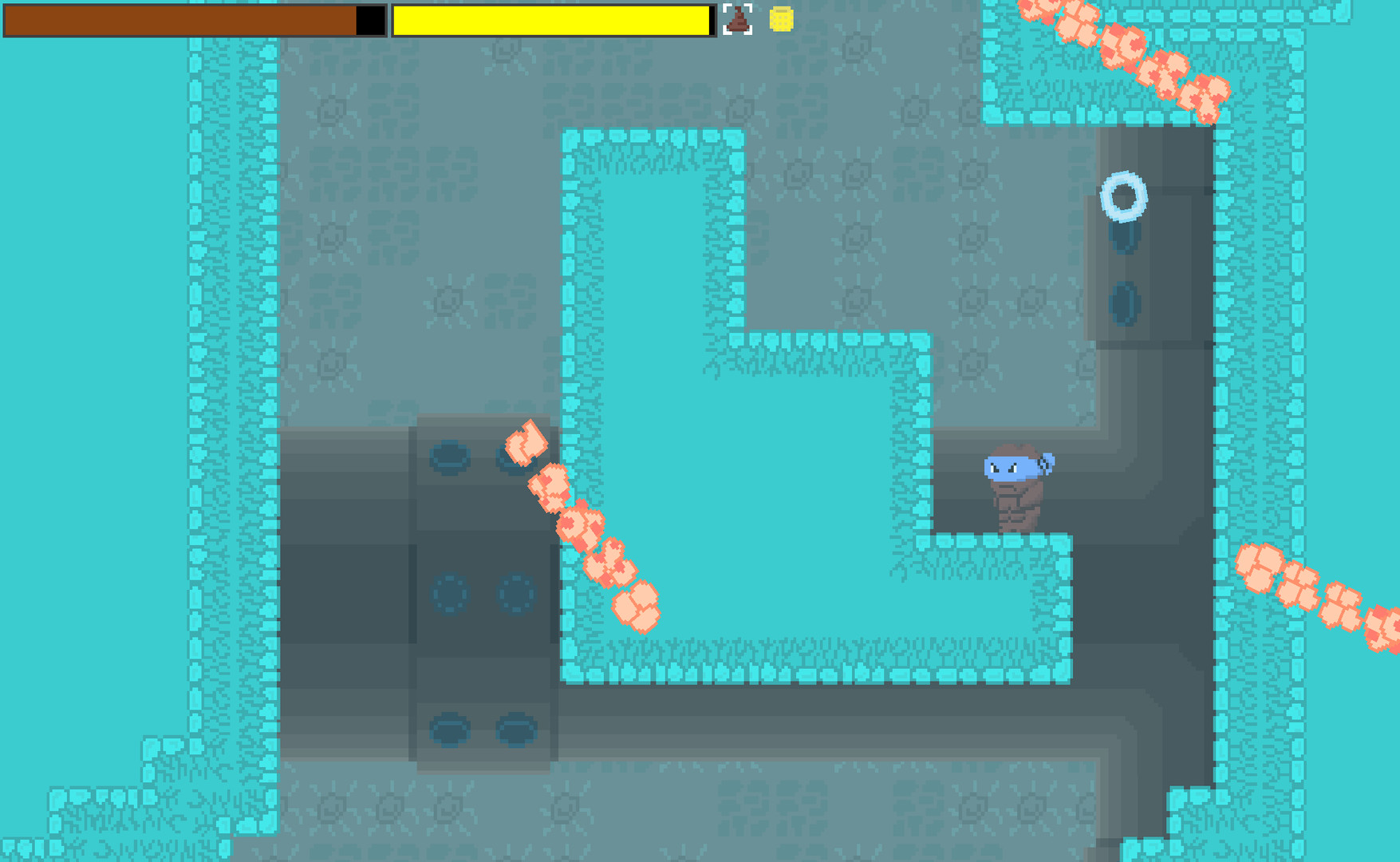Viewport: 1400px width, 862px height.
Task: Click the black empty segment of the health bar
Action: pyautogui.click(x=371, y=20)
